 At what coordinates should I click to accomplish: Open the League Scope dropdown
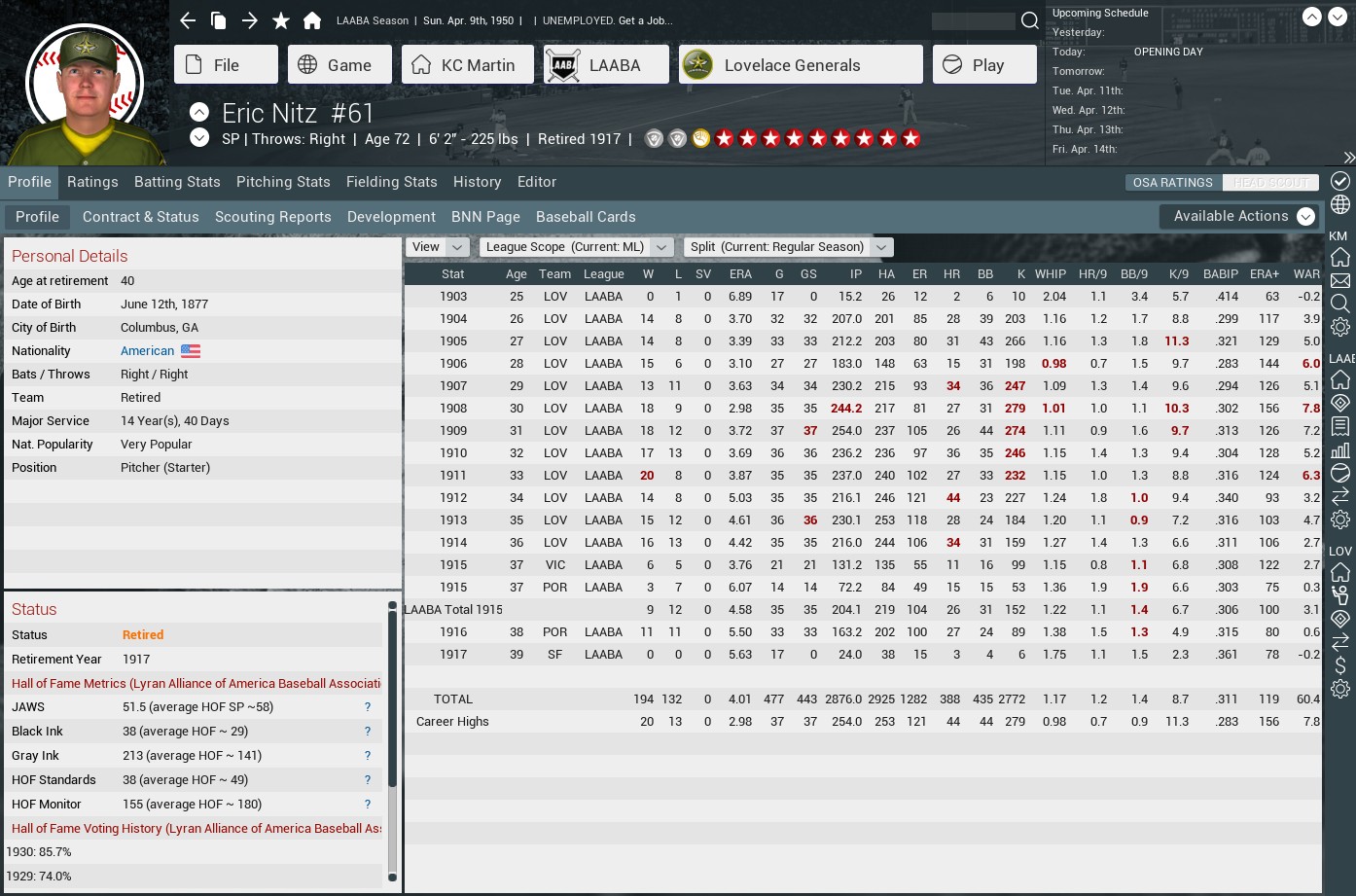[x=575, y=247]
